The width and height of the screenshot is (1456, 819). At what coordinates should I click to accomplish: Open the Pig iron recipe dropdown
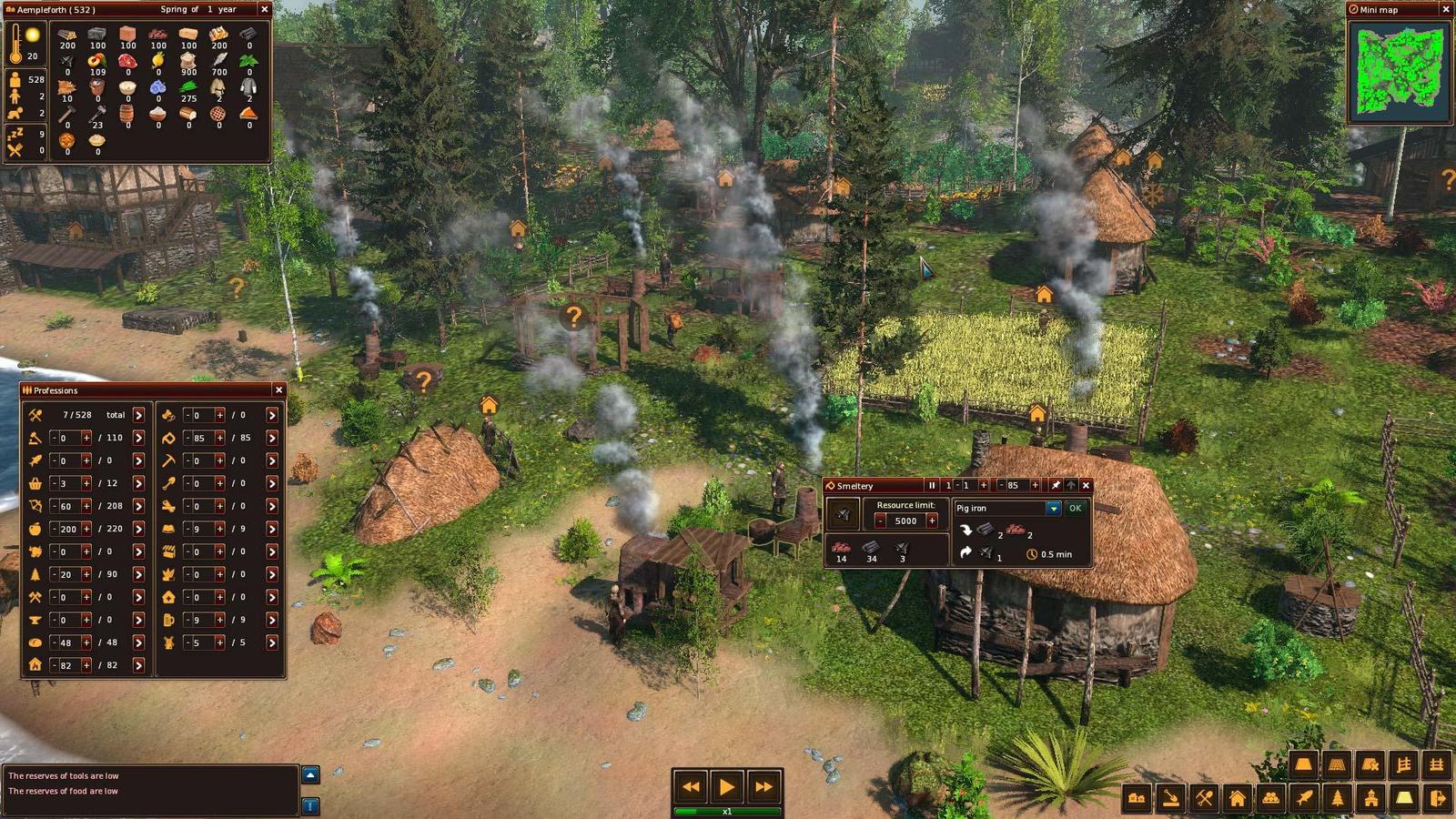(x=1053, y=509)
